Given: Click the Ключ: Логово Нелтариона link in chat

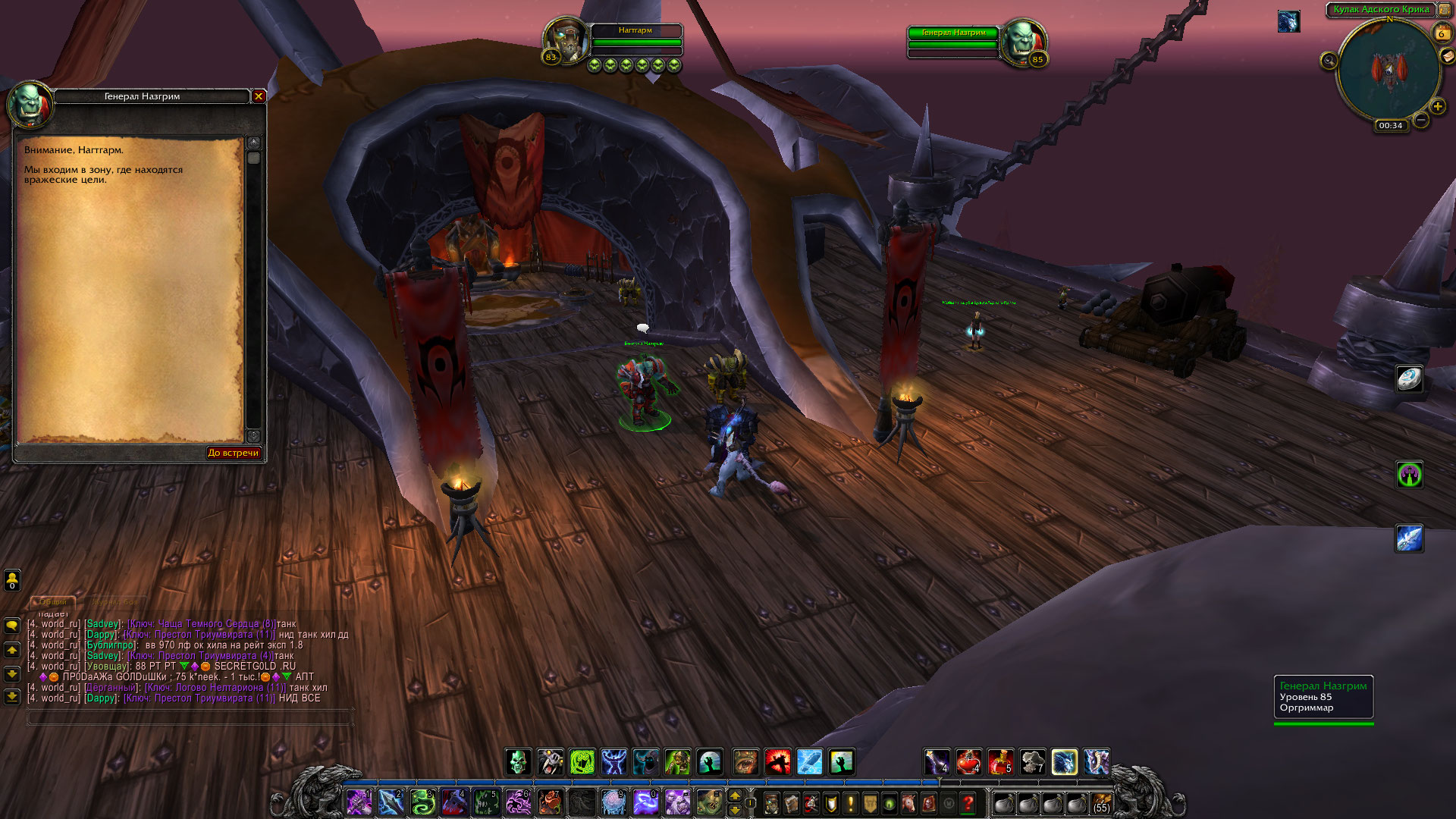Looking at the screenshot, I should (215, 688).
